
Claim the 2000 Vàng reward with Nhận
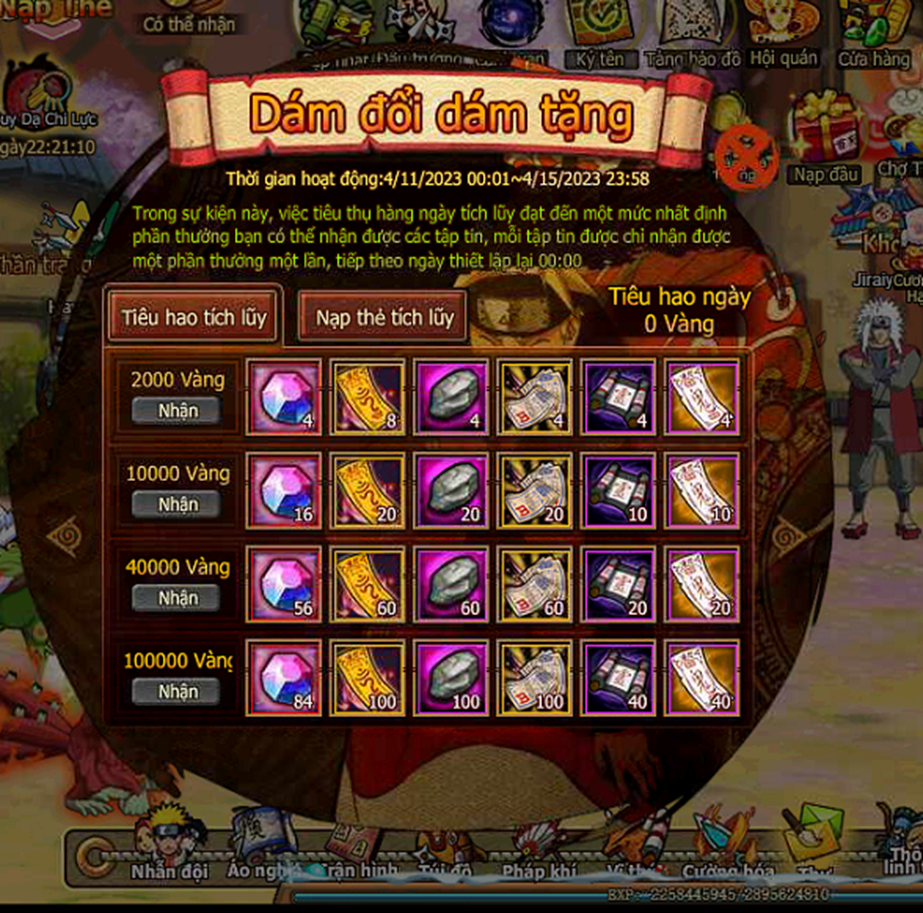[x=177, y=410]
